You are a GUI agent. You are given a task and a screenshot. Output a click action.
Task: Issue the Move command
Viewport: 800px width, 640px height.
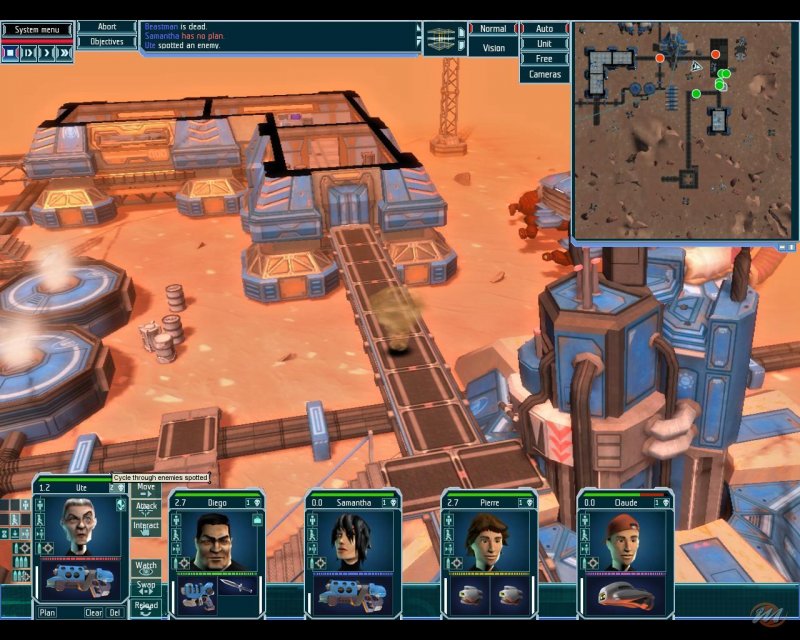pyautogui.click(x=146, y=489)
